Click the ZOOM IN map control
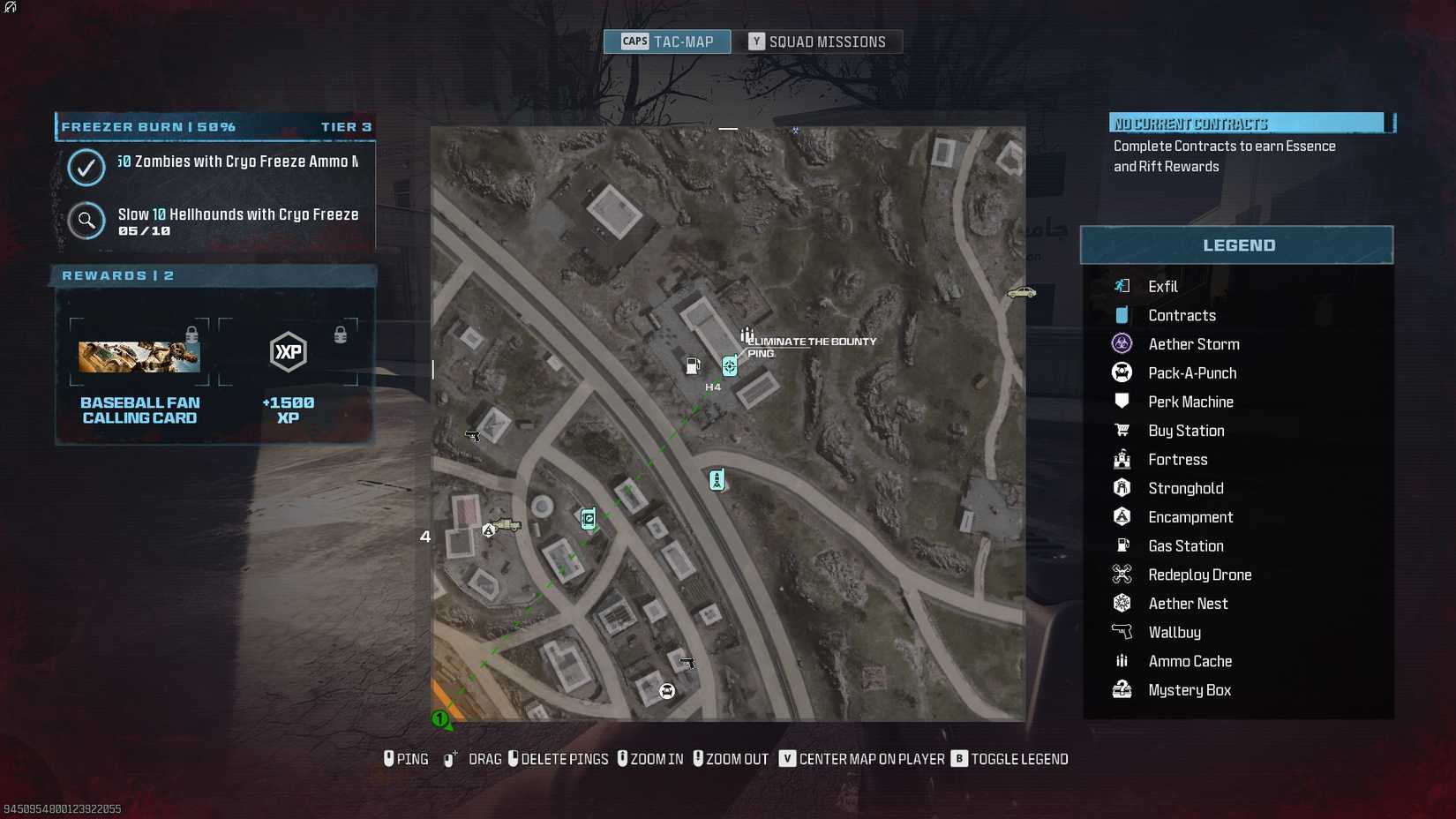 point(650,758)
